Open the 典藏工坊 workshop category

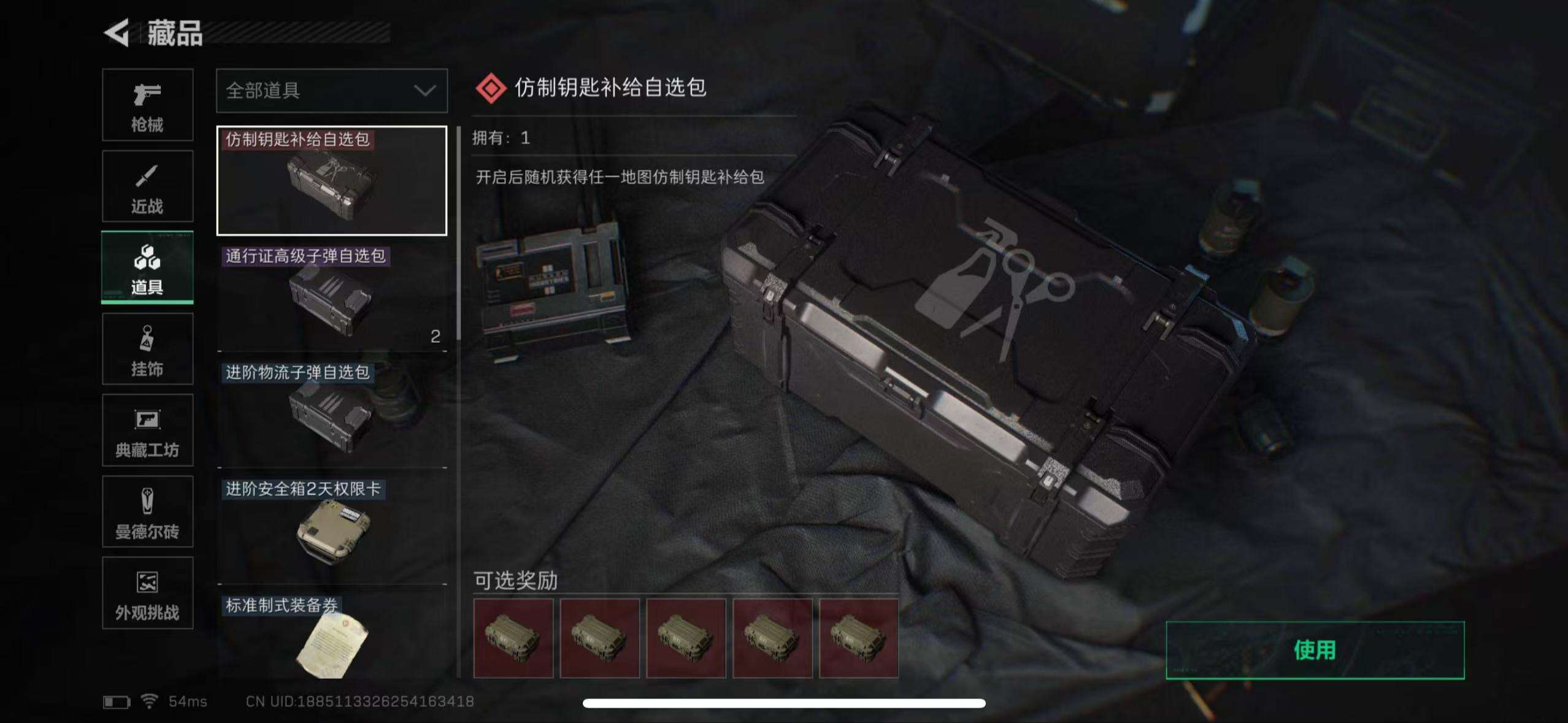tap(147, 430)
